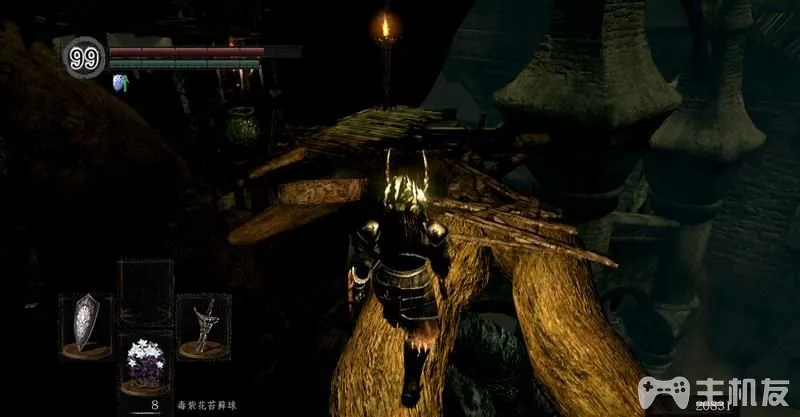Viewport: 800px width, 417px height.
Task: Click the empty spell slot above the item
Action: (144, 291)
